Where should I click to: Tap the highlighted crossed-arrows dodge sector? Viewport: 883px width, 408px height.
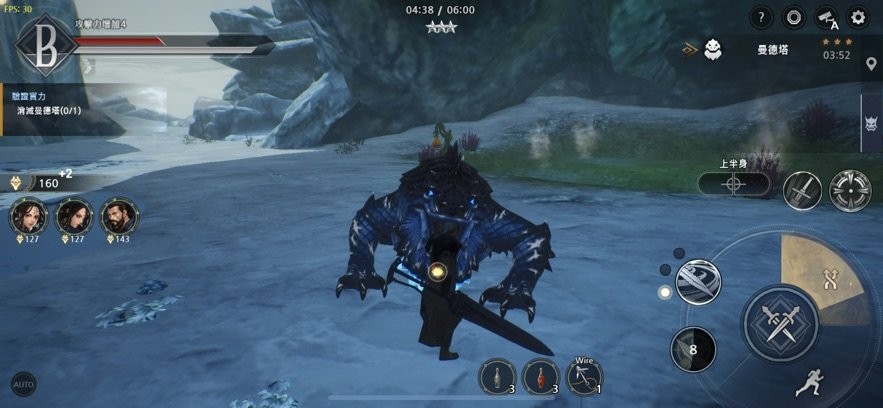pyautogui.click(x=830, y=281)
